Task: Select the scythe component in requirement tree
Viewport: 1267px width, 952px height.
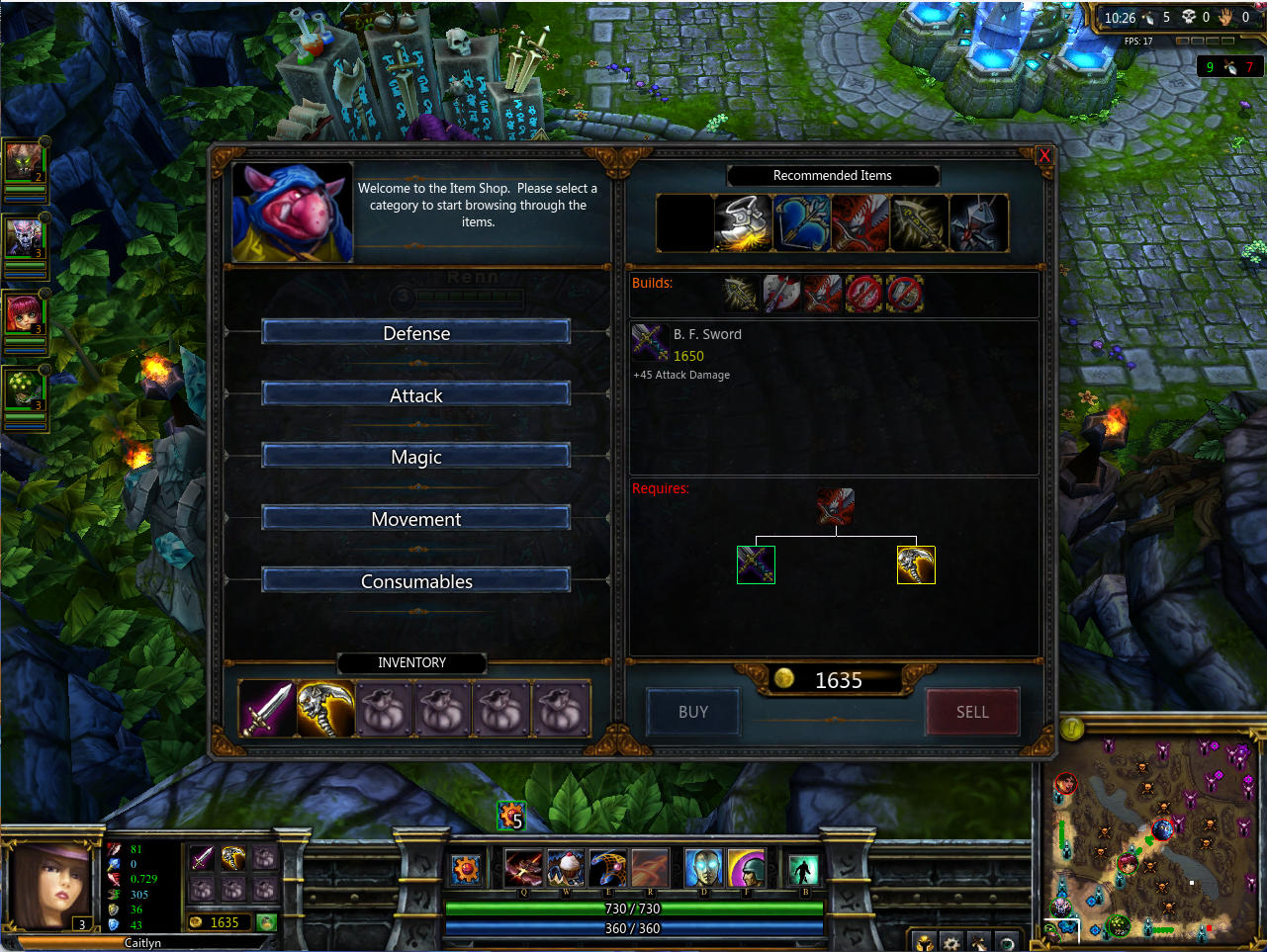Action: point(916,565)
